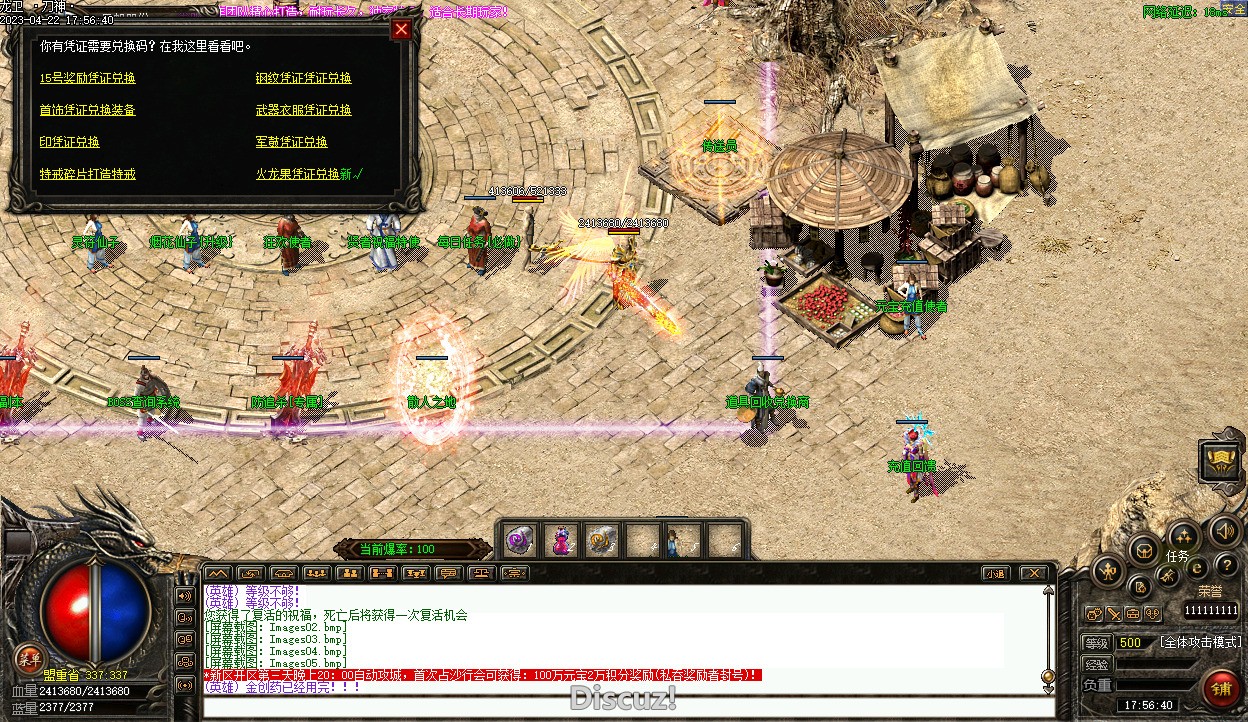This screenshot has width=1248, height=722.
Task: Toggle the speaker sound button
Action: pos(1222,530)
